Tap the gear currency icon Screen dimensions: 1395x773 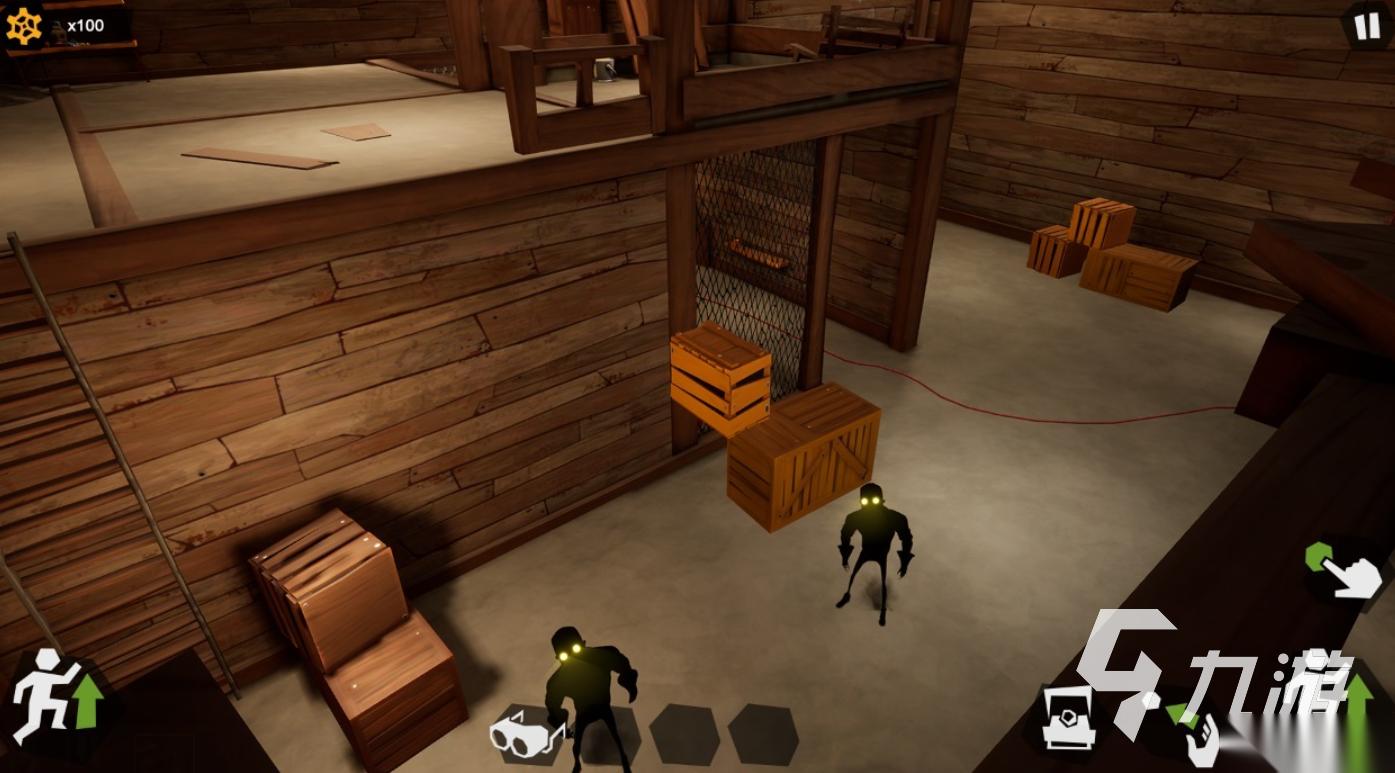[x=23, y=26]
